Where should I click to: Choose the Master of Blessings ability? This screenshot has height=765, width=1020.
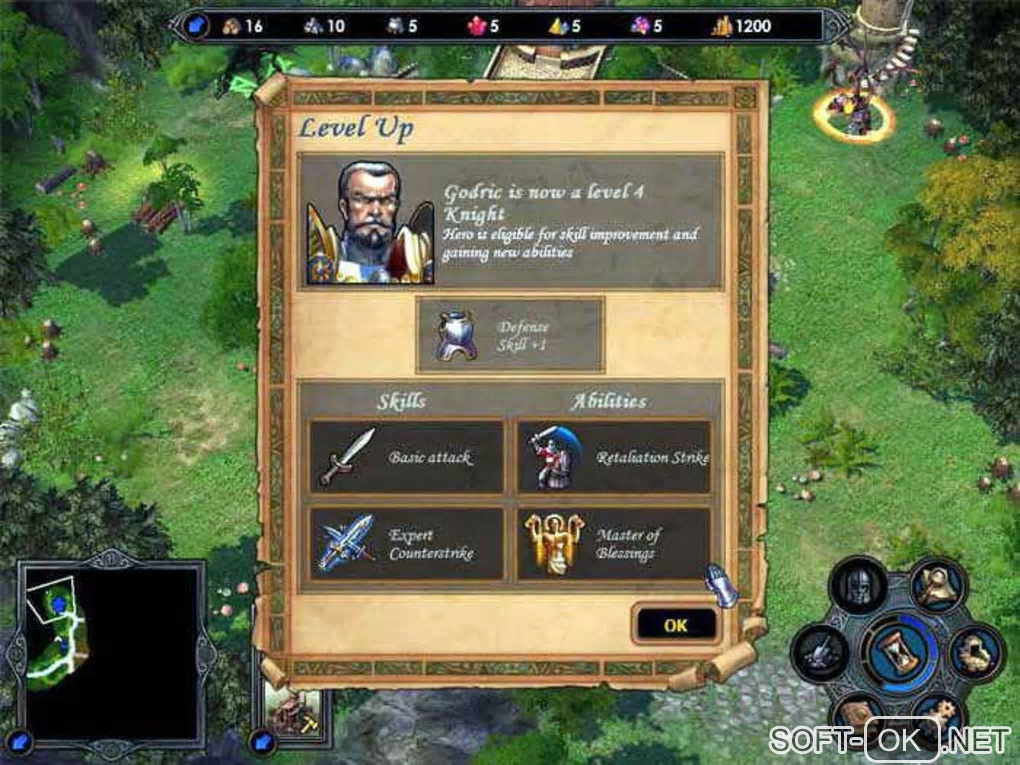[x=614, y=544]
